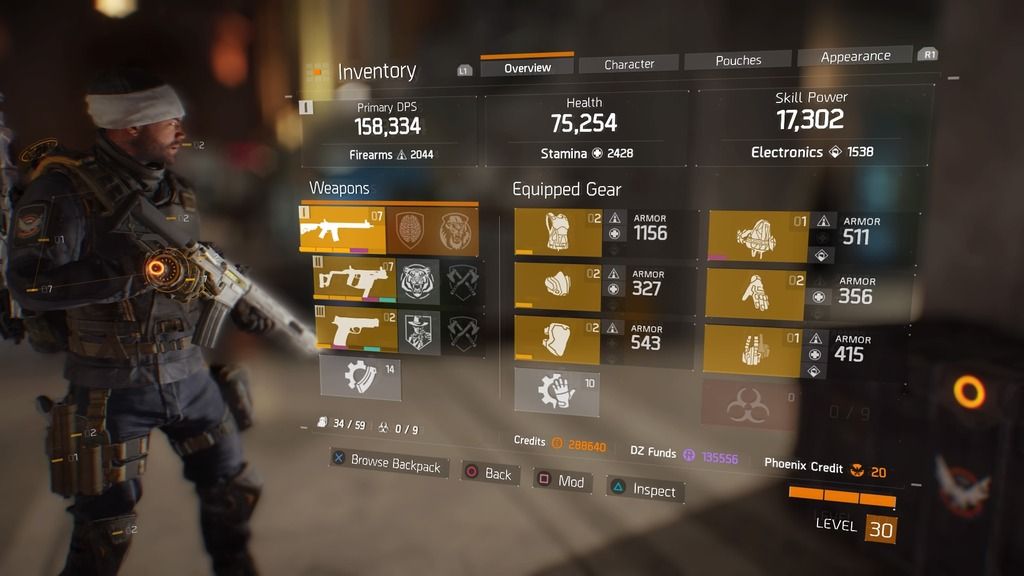Image resolution: width=1024 pixels, height=576 pixels.
Task: Switch to the Overview tab
Action: click(527, 67)
